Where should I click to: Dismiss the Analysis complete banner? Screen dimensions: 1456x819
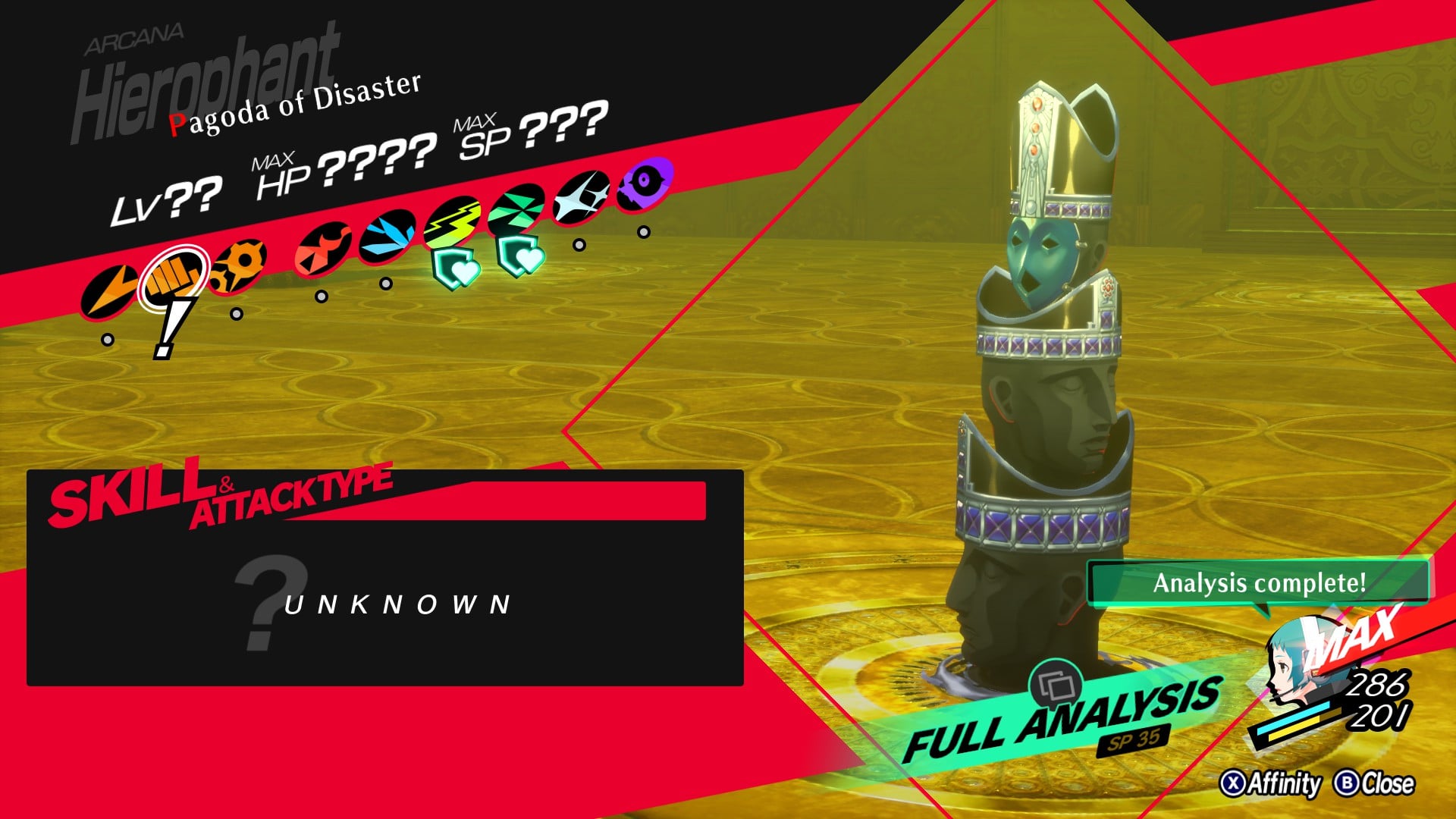point(1260,584)
